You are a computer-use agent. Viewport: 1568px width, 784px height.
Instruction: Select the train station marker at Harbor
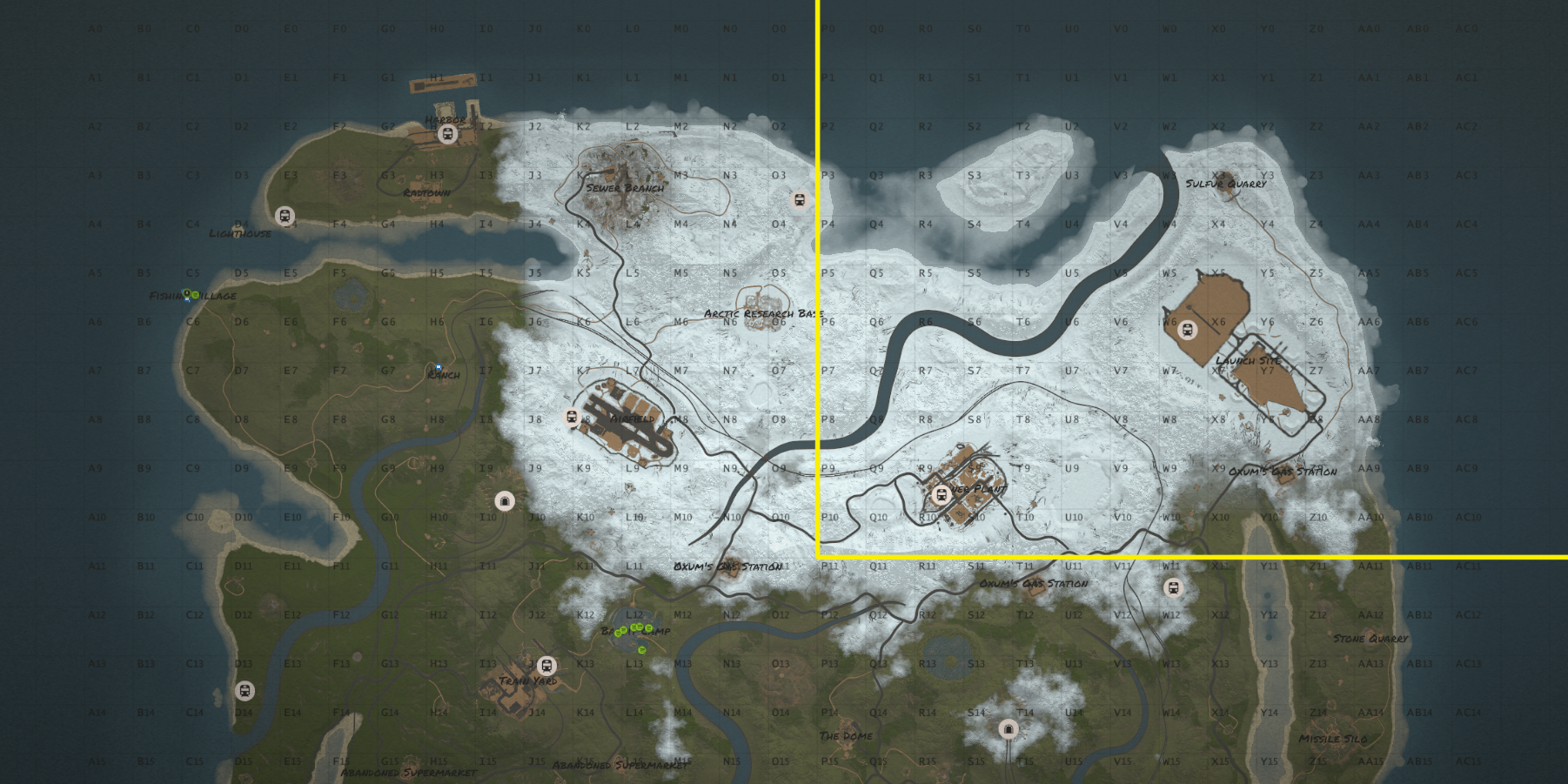[x=448, y=134]
